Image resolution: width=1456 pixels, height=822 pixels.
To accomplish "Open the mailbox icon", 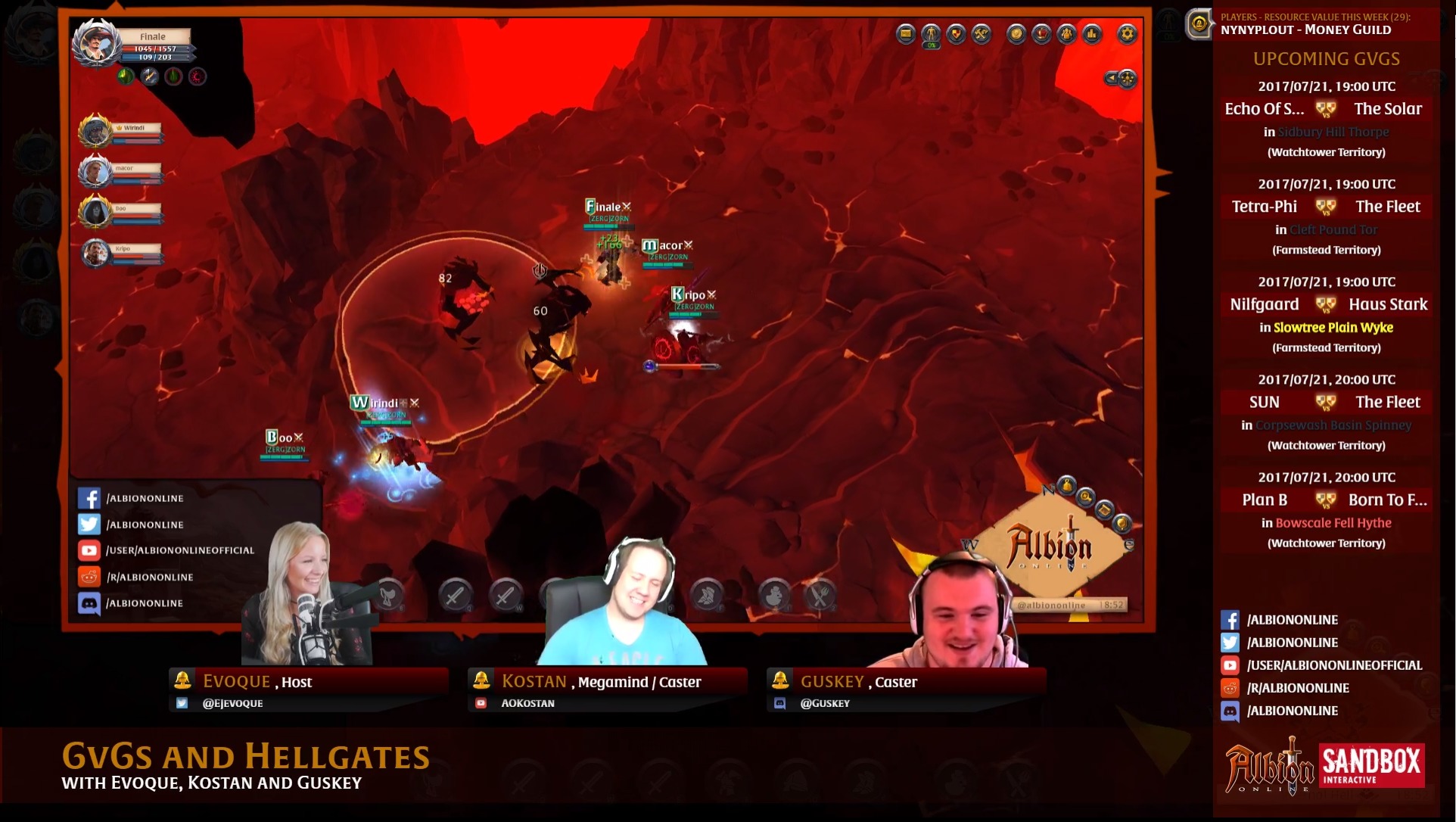I will point(905,35).
